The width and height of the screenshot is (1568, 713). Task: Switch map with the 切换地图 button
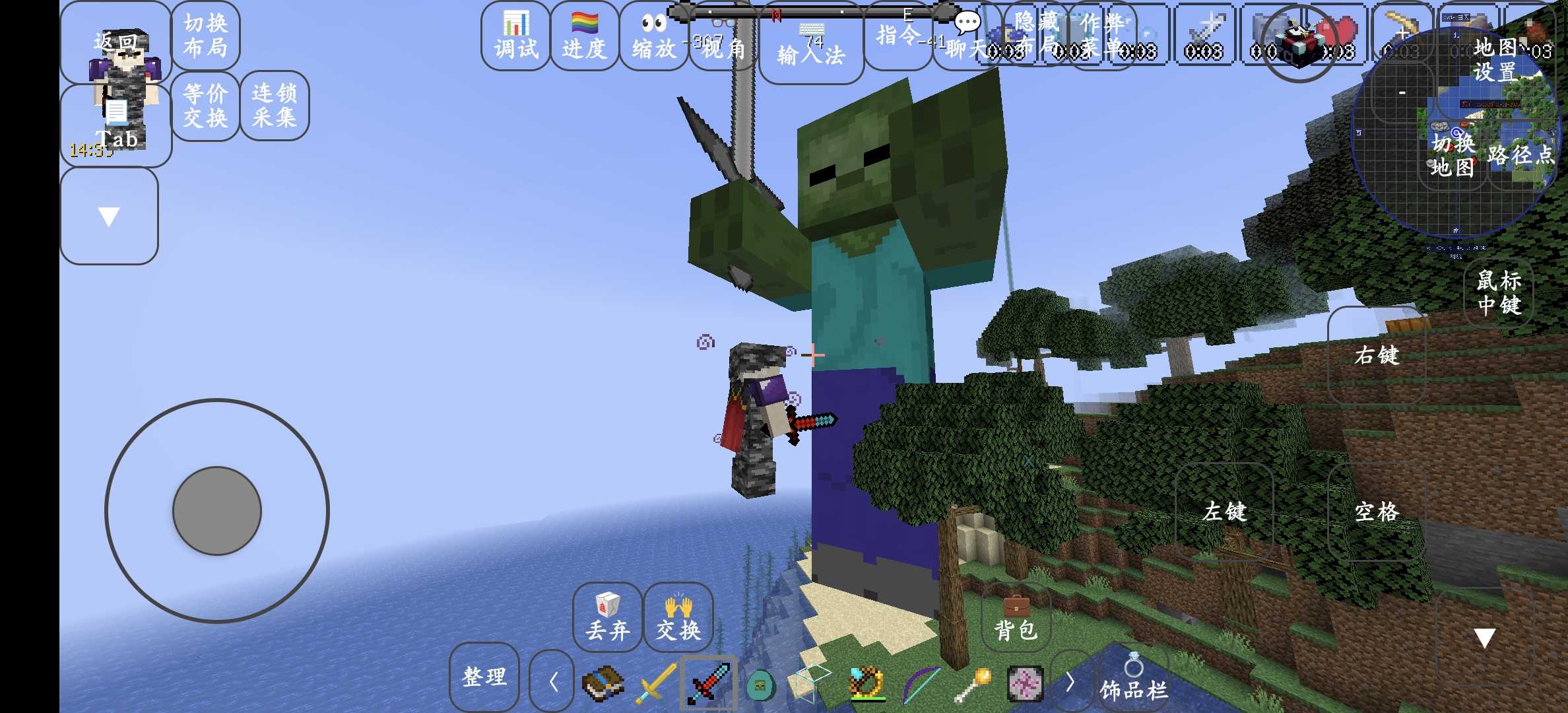pos(1453,155)
